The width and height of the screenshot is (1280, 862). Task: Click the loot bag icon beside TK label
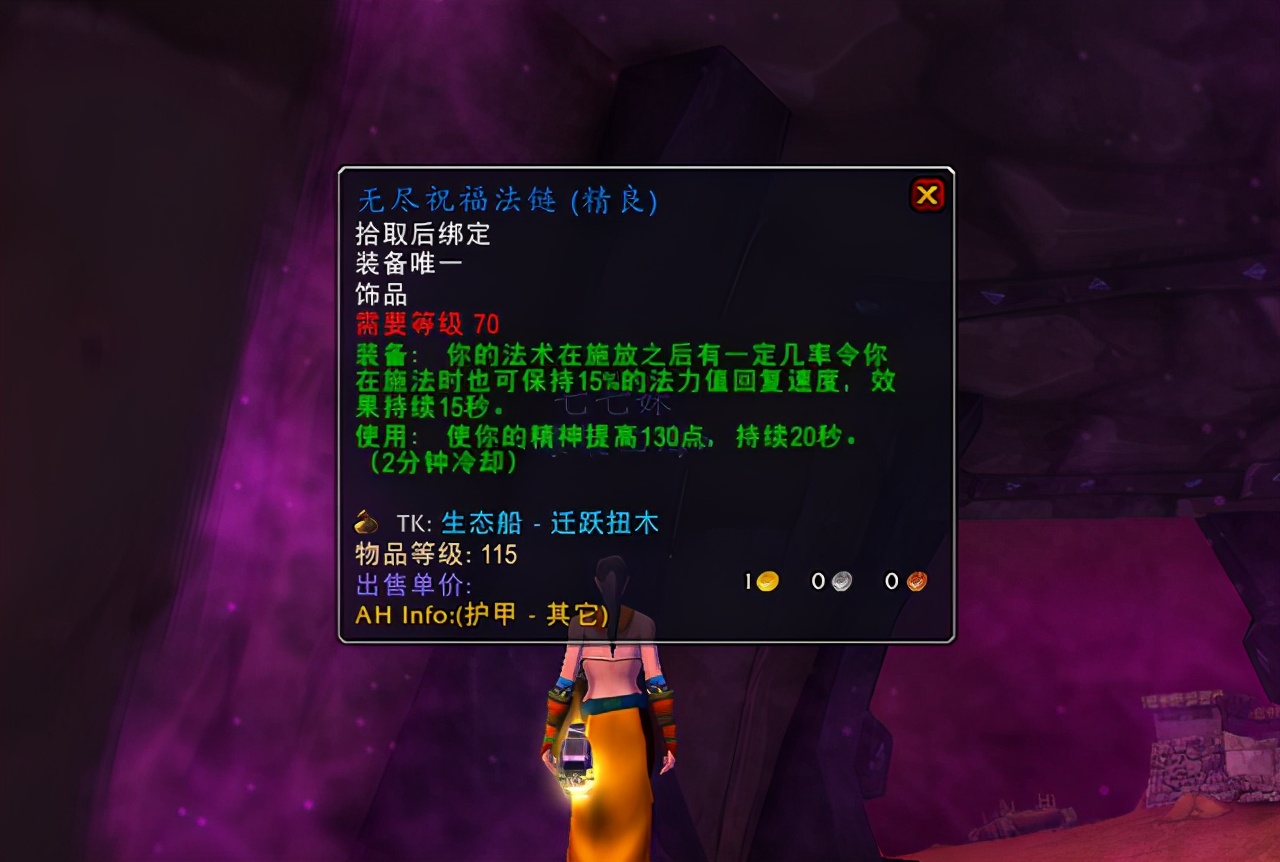point(364,522)
